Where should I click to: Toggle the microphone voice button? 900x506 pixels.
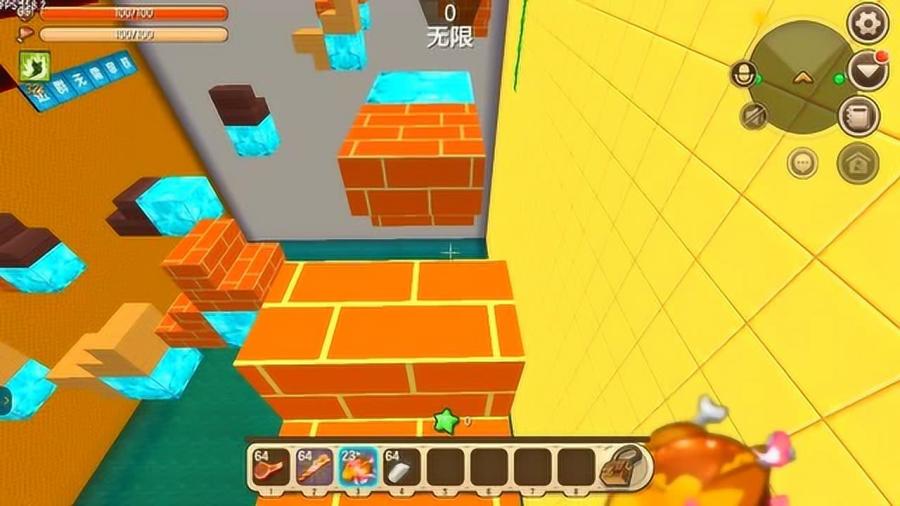tap(742, 75)
